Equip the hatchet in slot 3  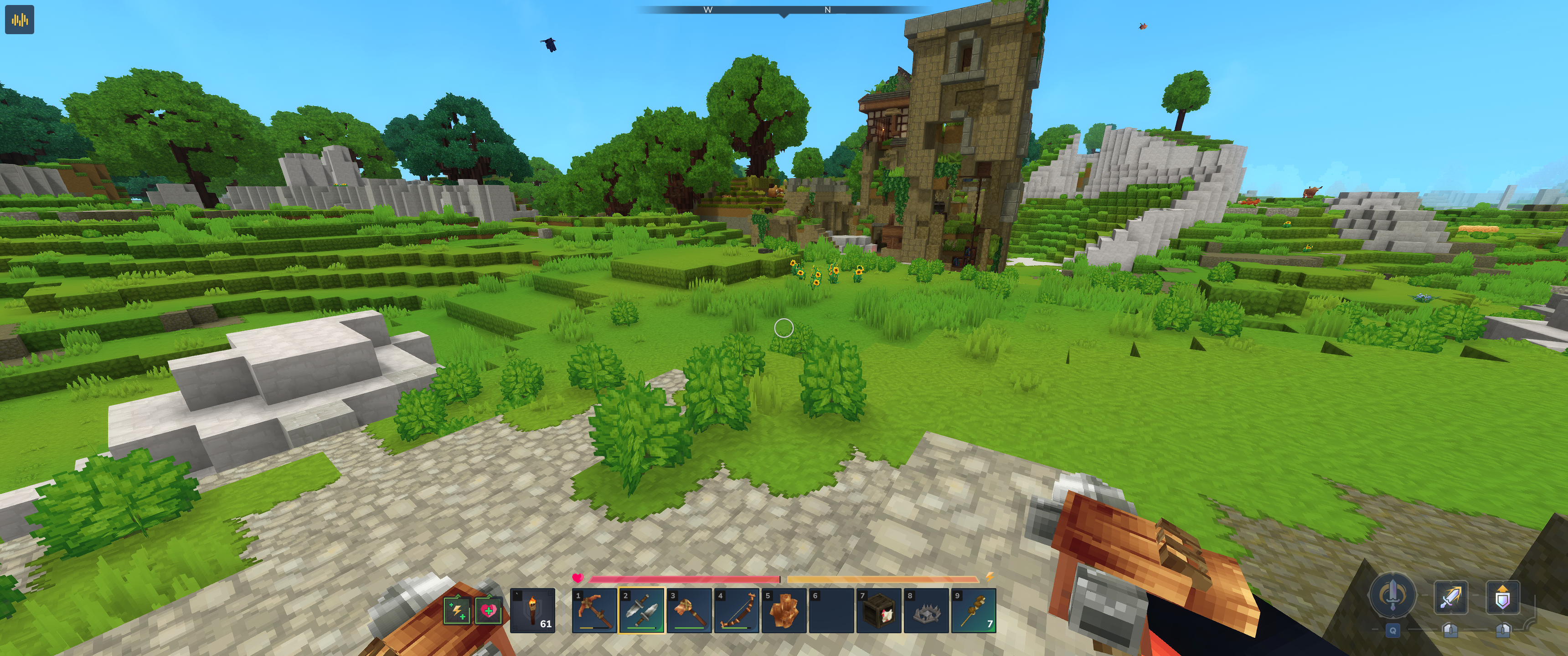click(689, 610)
